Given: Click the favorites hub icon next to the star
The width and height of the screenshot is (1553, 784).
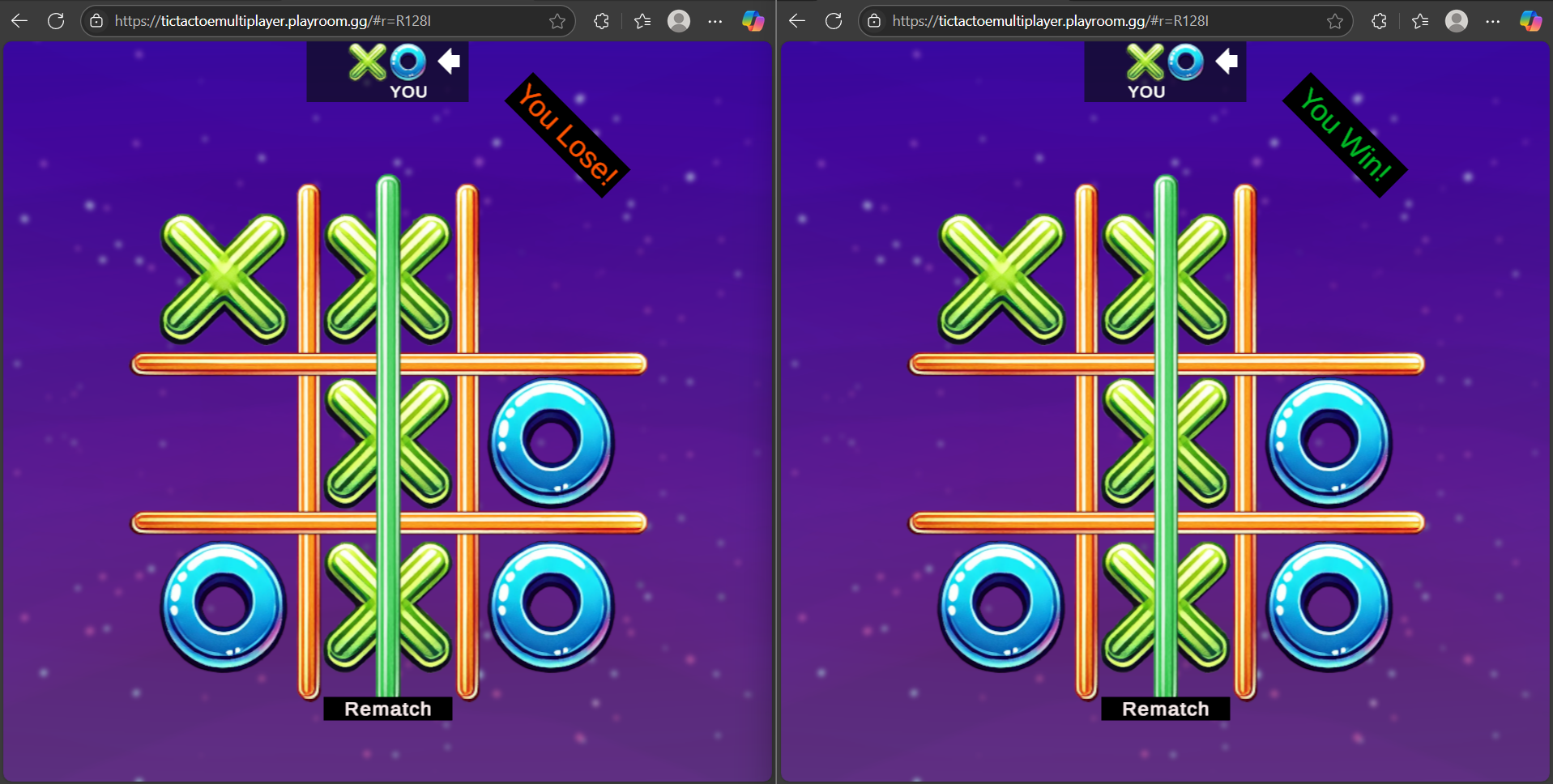Looking at the screenshot, I should [x=642, y=21].
